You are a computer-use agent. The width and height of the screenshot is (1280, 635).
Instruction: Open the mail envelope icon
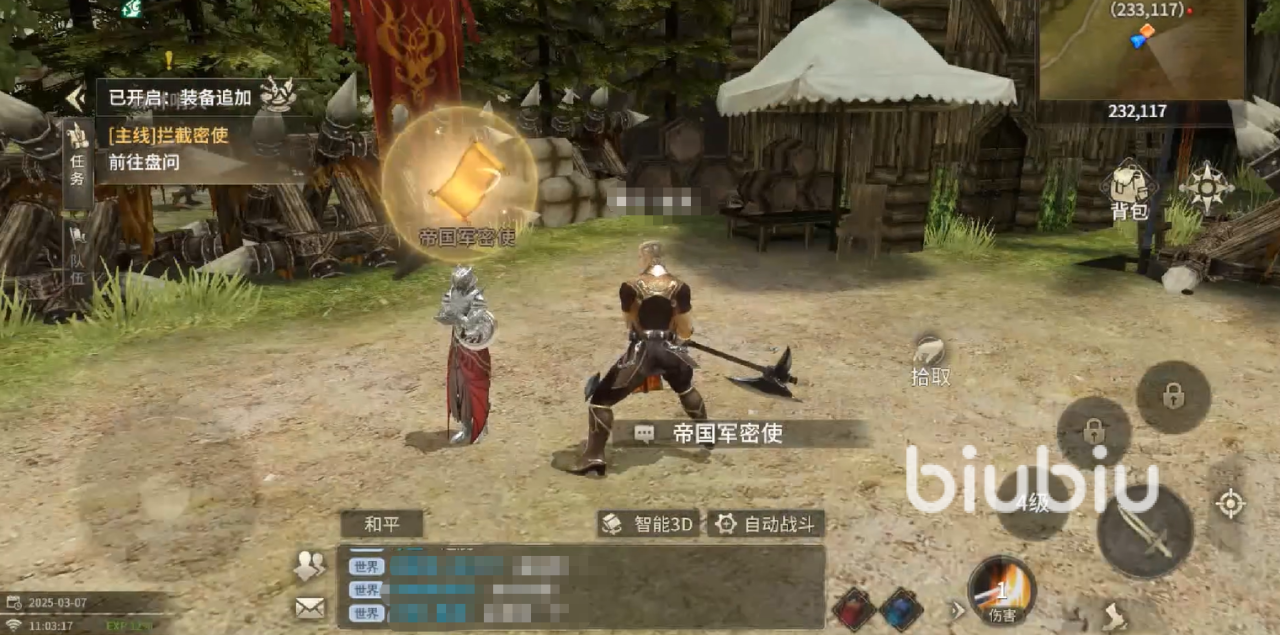click(309, 607)
